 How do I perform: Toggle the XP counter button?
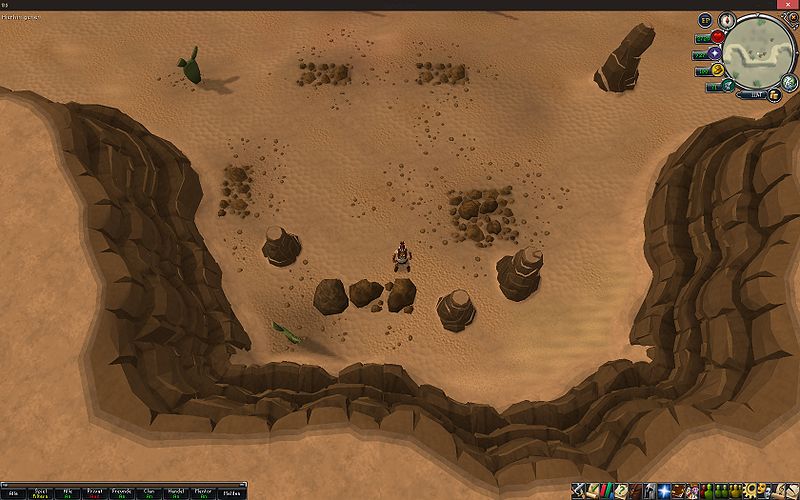click(x=704, y=19)
